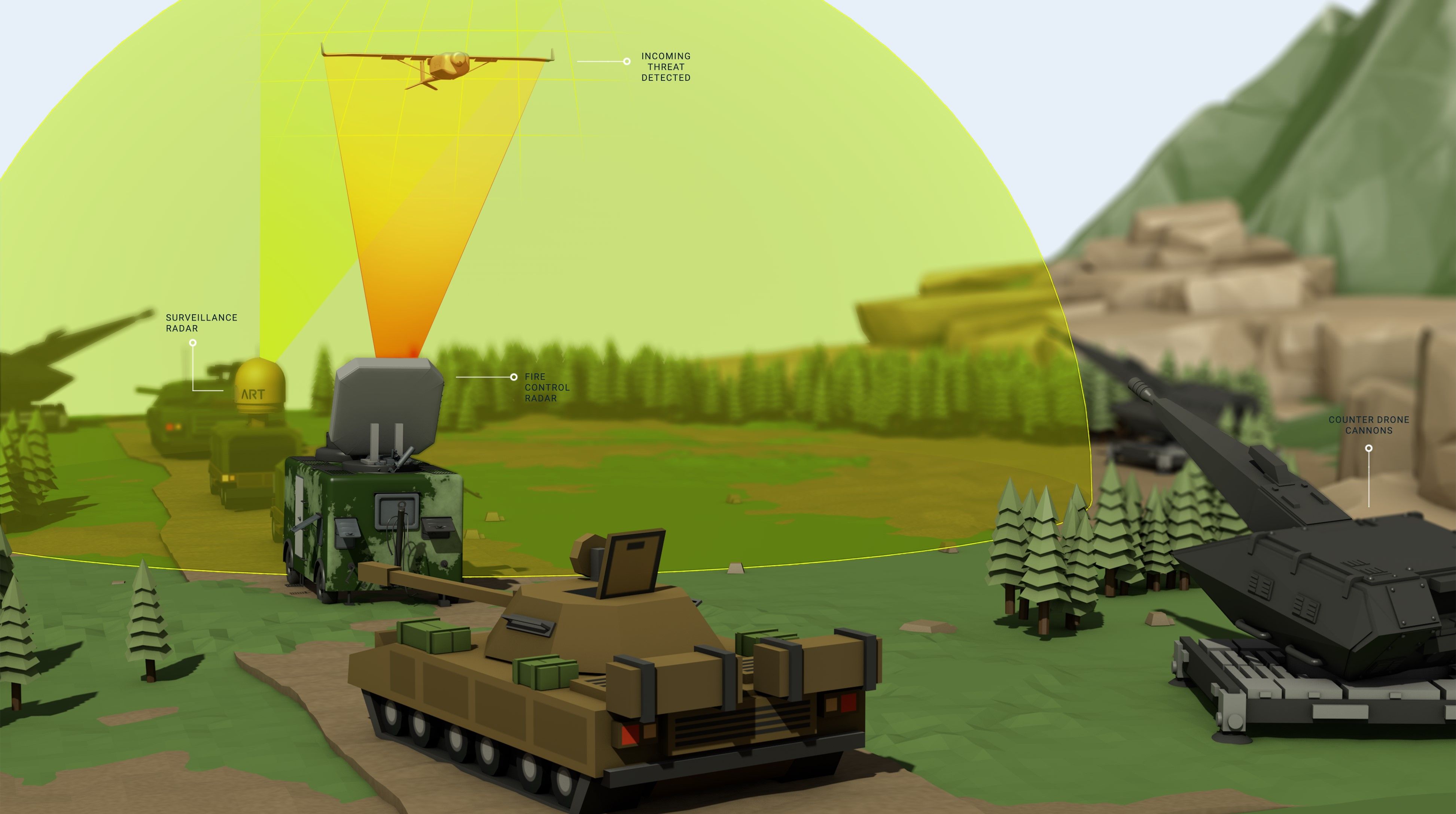Viewport: 1456px width, 814px height.
Task: Choose the Fire Control Radar callout label
Action: (546, 387)
